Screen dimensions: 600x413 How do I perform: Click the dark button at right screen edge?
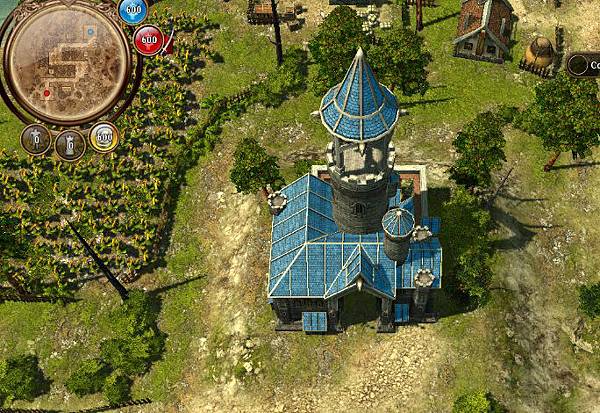click(x=584, y=65)
